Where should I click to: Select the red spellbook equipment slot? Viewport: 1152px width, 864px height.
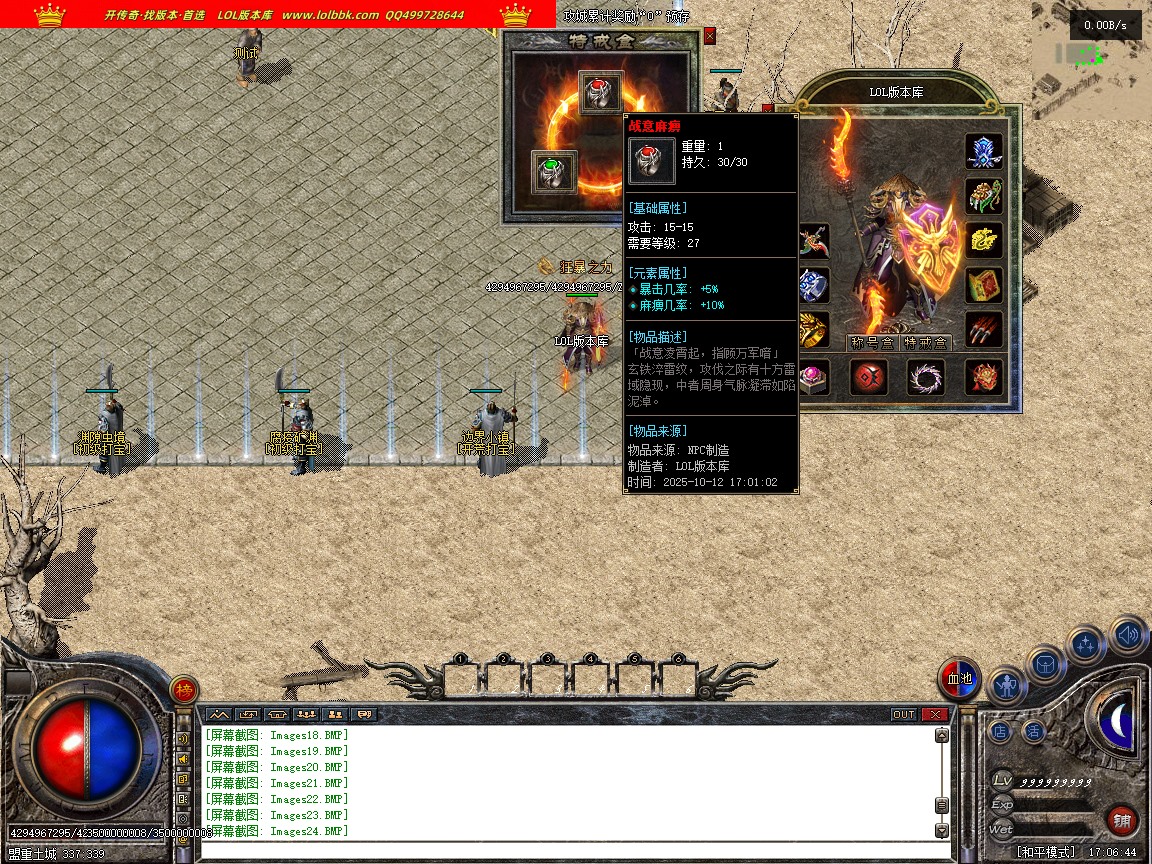(984, 285)
